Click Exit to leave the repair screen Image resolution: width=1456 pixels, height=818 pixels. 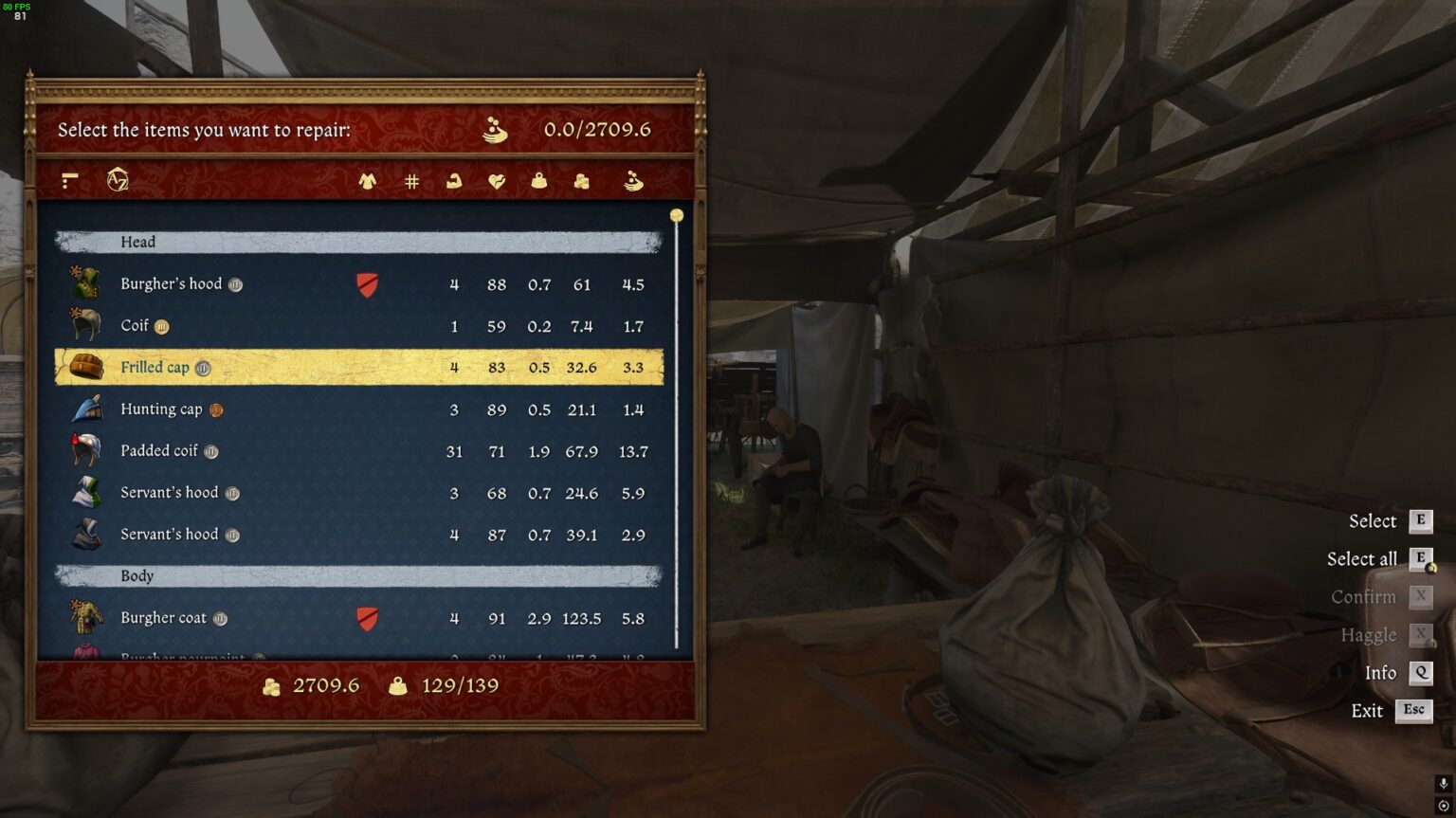point(1368,710)
